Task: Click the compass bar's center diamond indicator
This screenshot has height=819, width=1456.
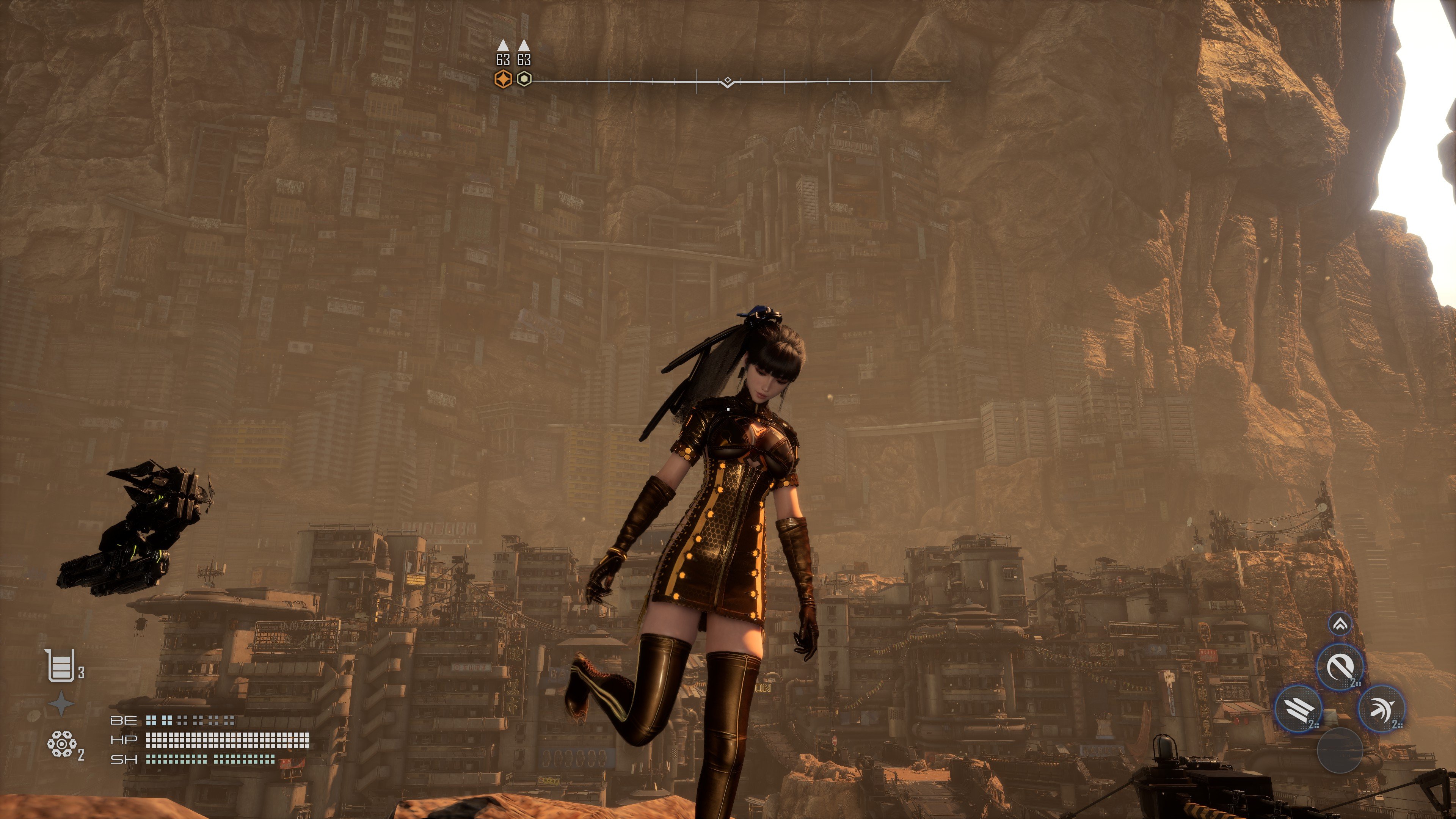Action: point(728,81)
